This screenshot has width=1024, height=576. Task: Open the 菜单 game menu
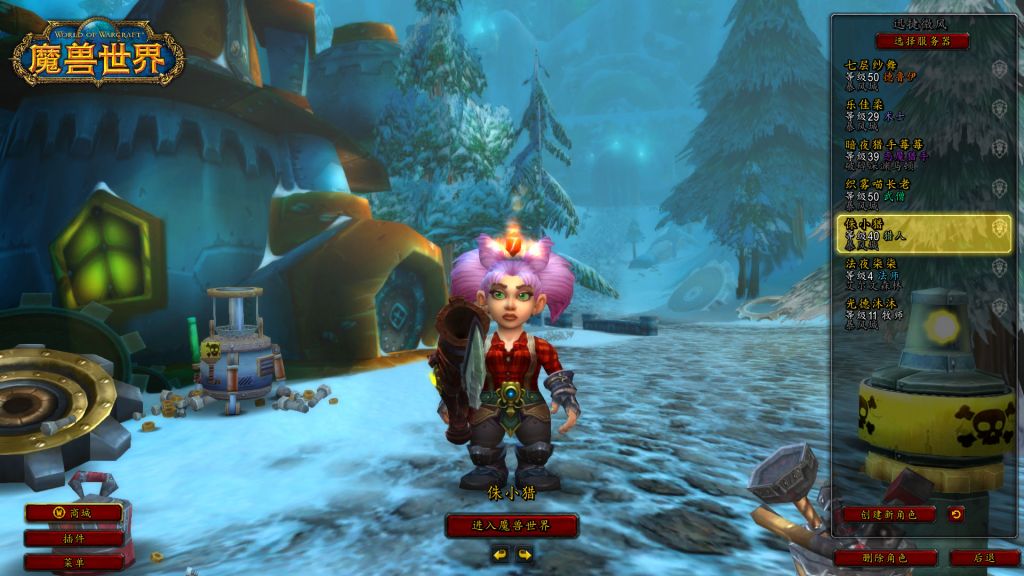[74, 562]
